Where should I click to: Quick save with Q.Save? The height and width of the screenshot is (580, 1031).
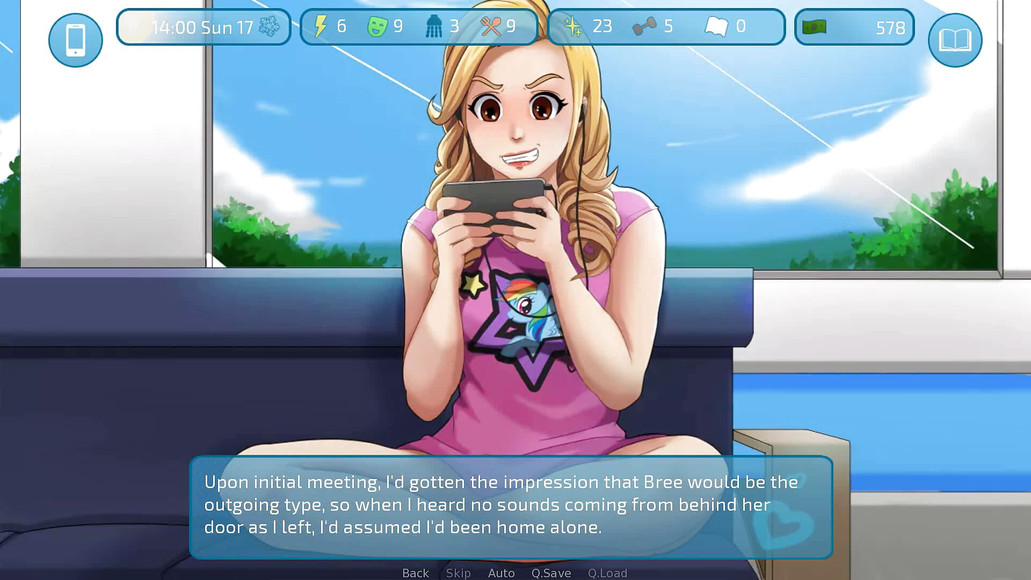[551, 573]
